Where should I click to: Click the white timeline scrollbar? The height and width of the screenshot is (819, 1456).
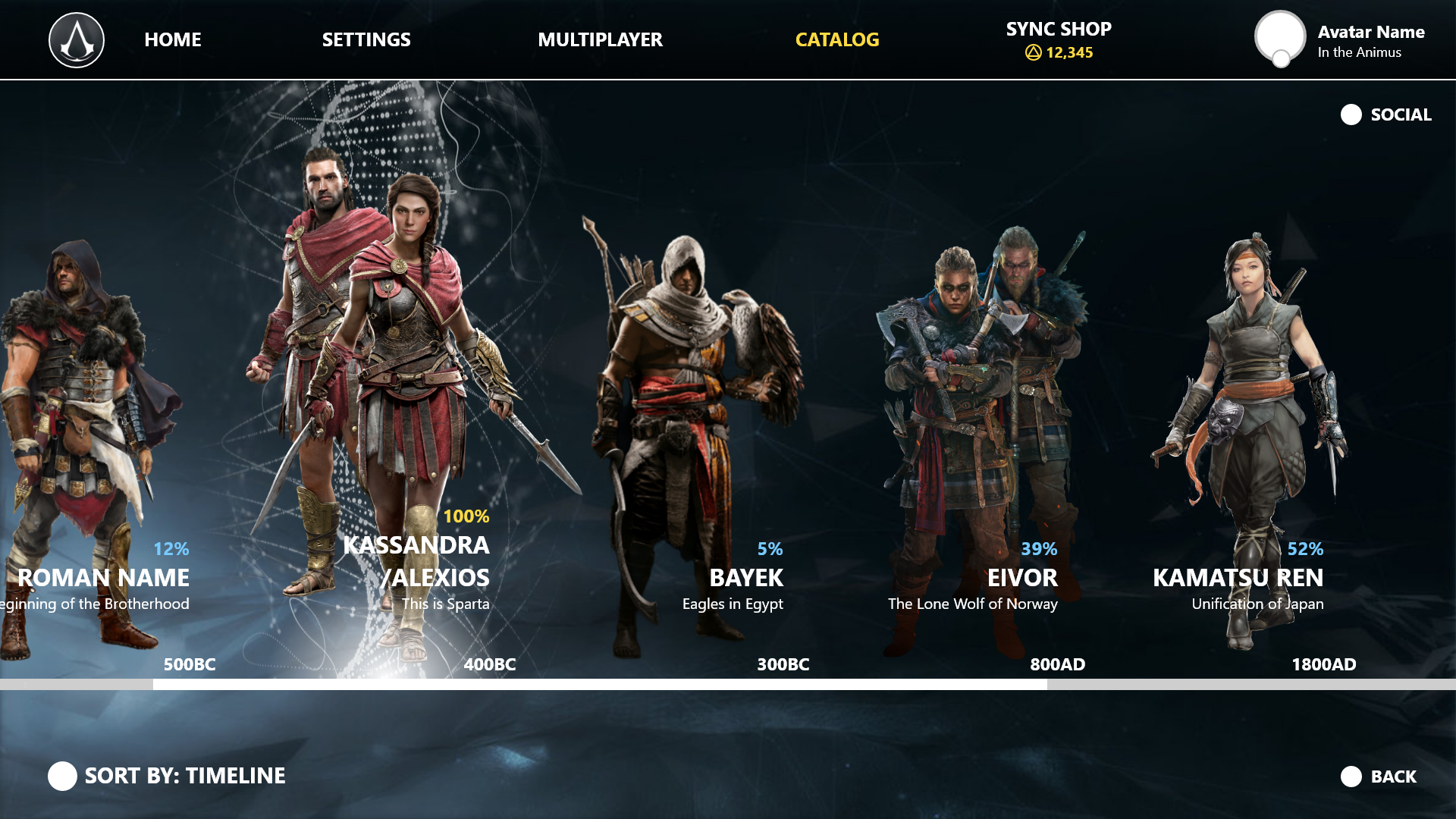[599, 684]
